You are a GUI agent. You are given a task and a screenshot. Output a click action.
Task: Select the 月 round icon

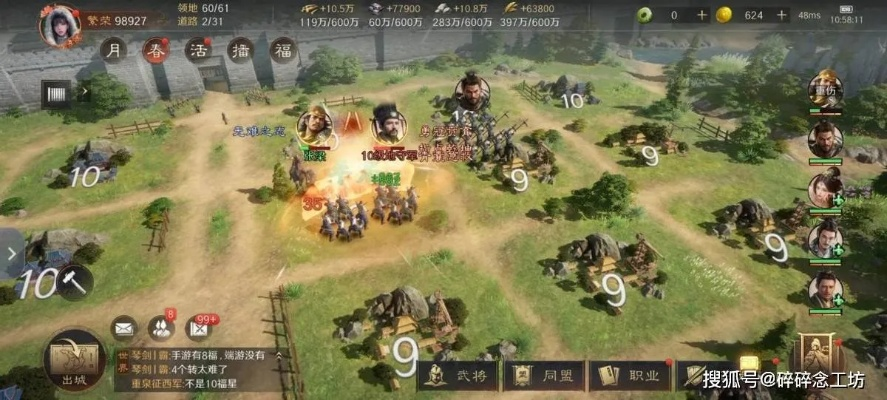pyautogui.click(x=116, y=51)
